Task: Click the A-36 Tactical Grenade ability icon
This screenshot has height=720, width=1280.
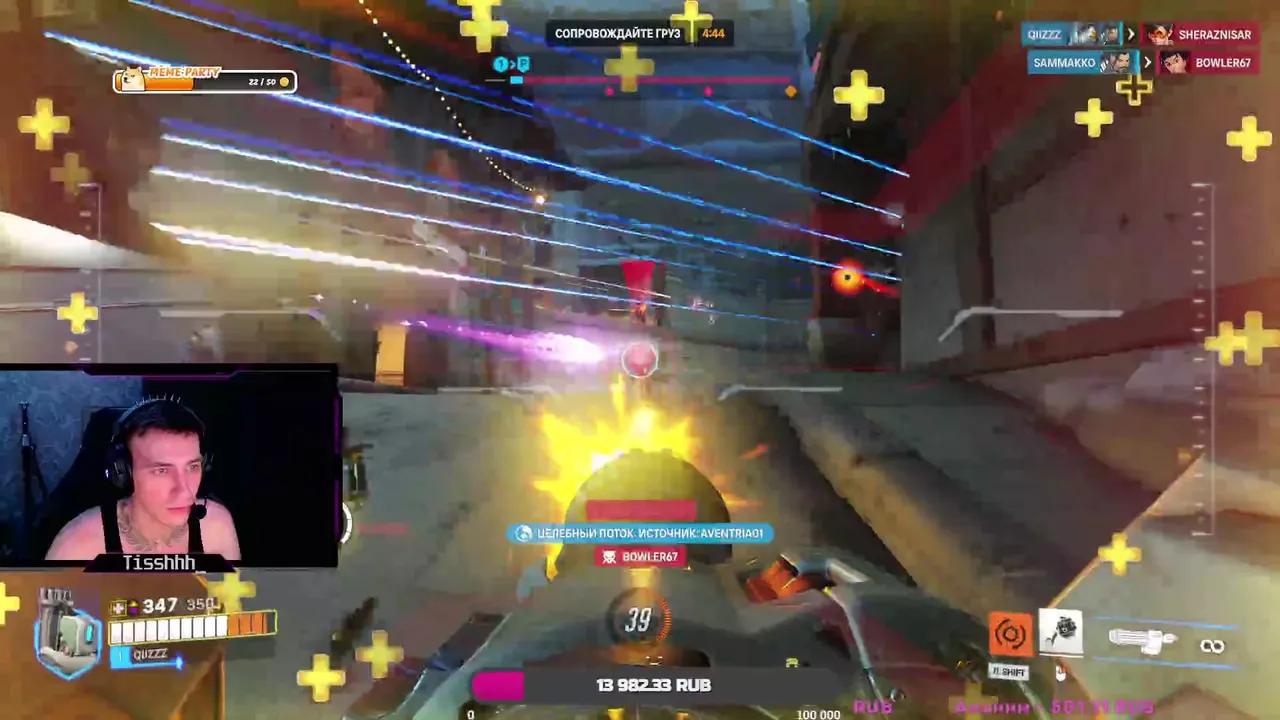Action: [1062, 630]
